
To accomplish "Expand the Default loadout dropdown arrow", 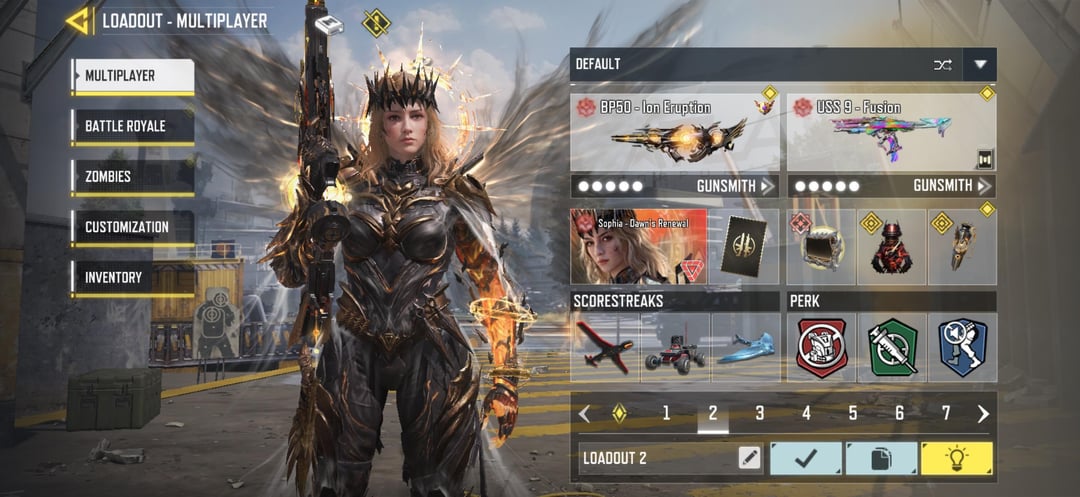I will [x=980, y=64].
